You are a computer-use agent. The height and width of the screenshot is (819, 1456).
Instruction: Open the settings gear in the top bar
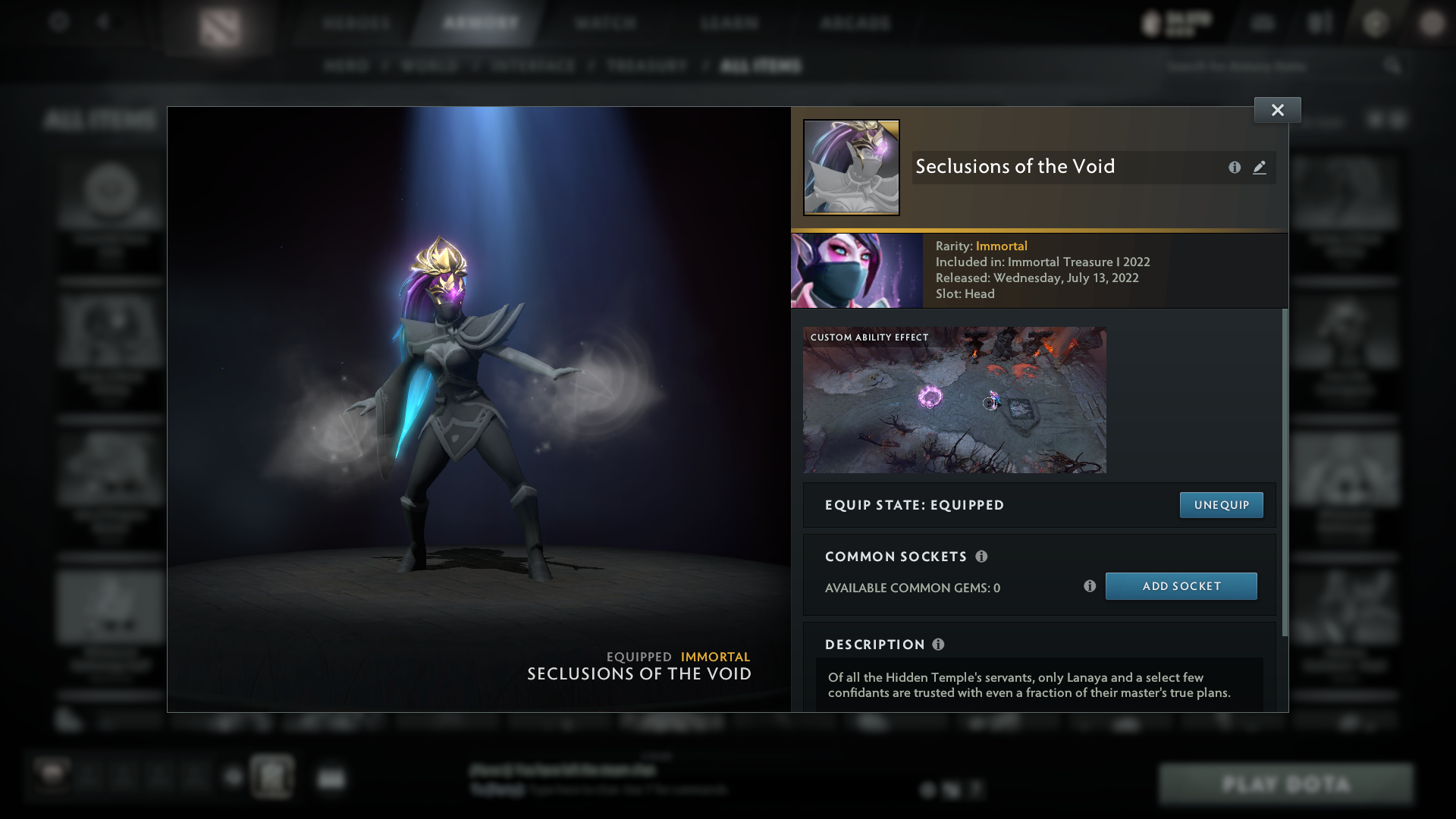[x=57, y=23]
